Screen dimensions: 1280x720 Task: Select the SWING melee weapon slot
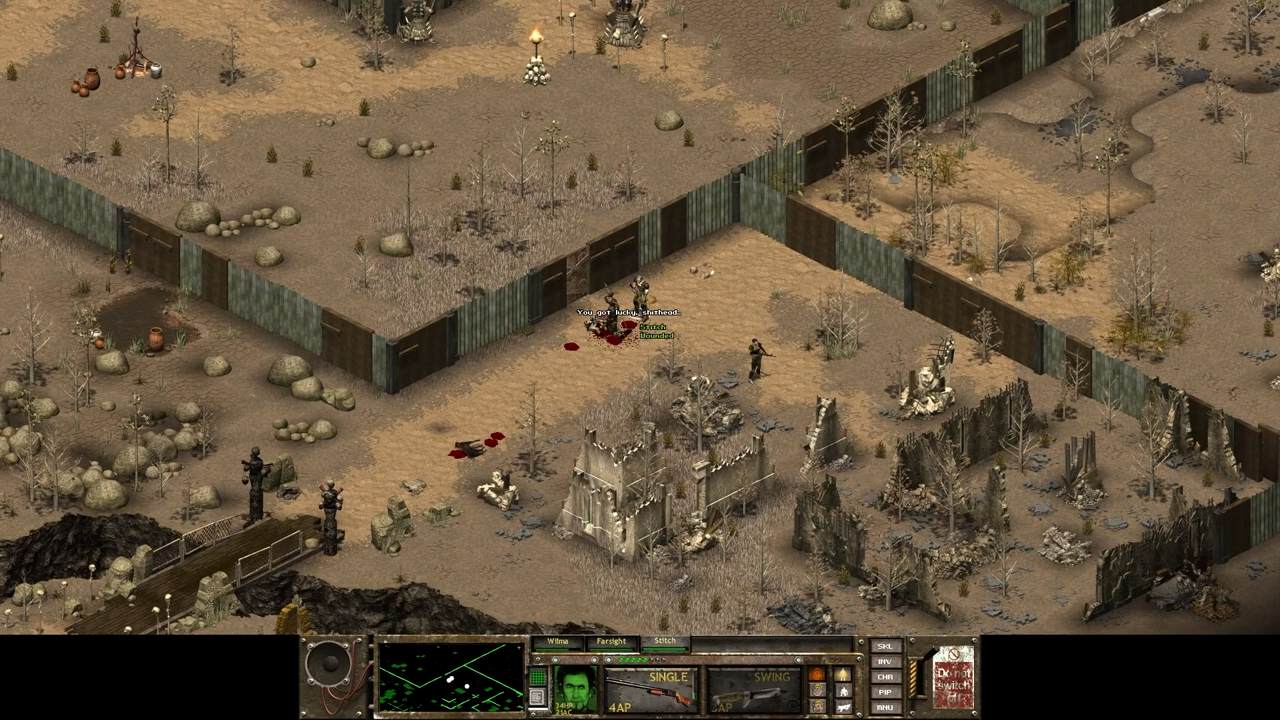(x=753, y=690)
